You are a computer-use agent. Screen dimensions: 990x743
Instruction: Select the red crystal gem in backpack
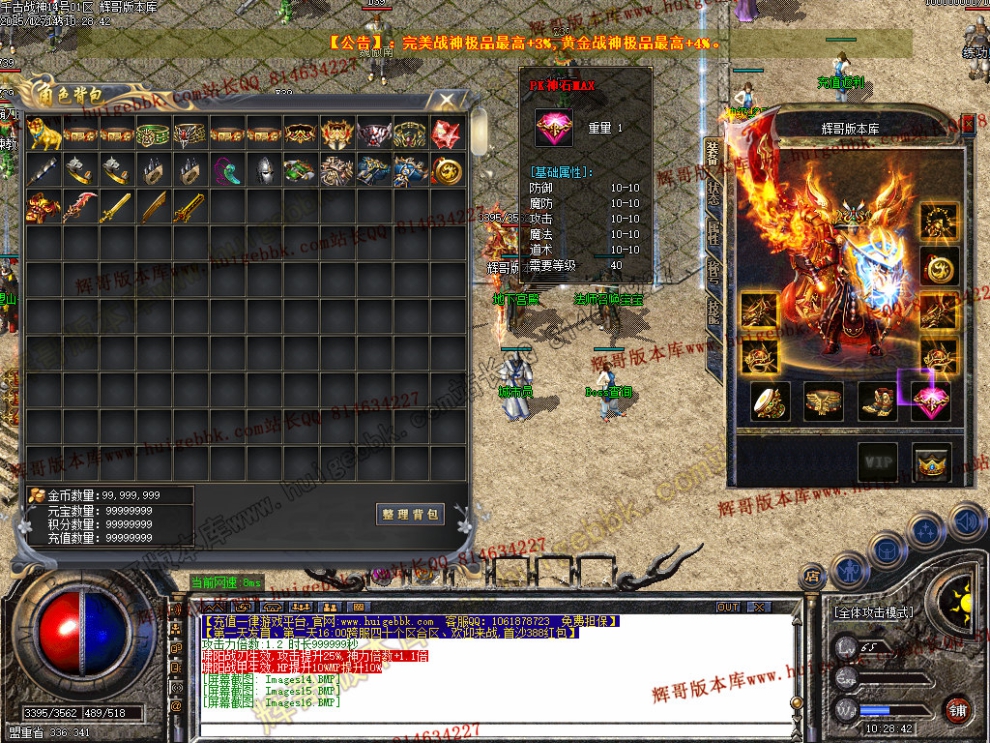[x=446, y=133]
